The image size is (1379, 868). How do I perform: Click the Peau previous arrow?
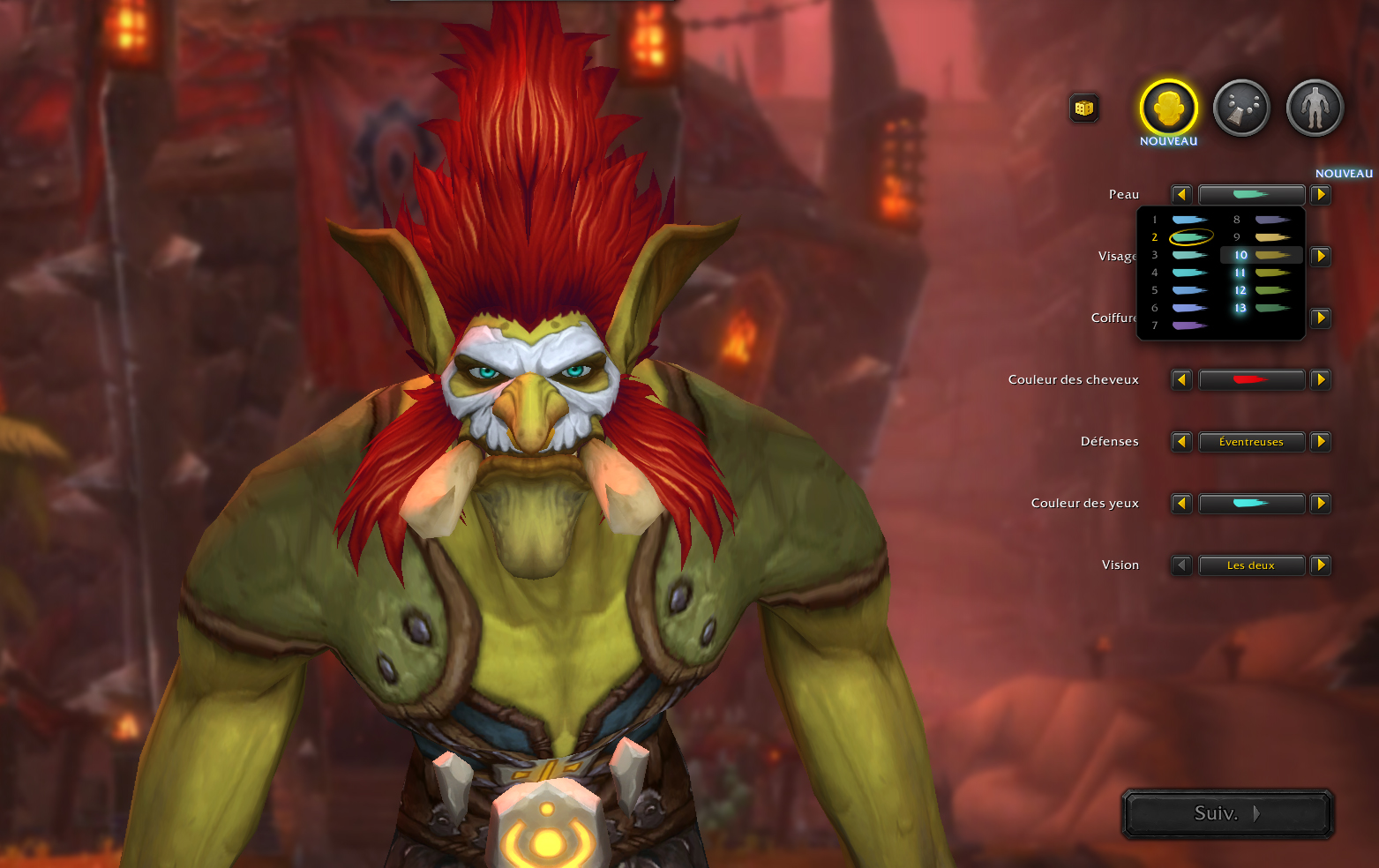pos(1181,195)
